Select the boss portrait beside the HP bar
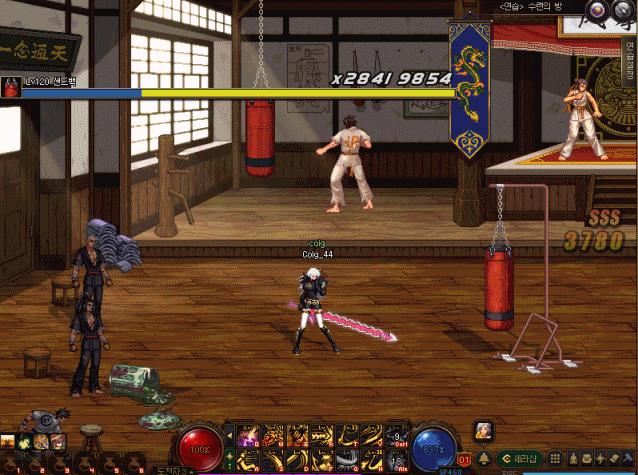 pos(12,88)
